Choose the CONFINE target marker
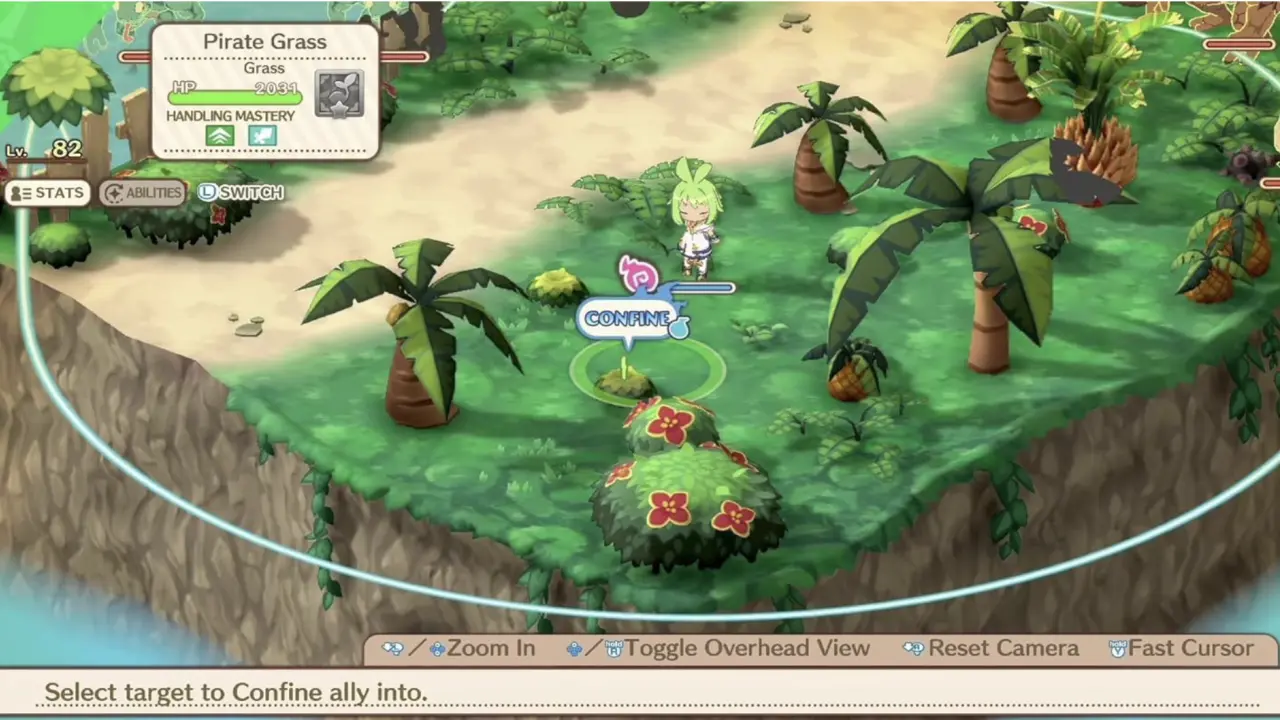 [x=628, y=319]
